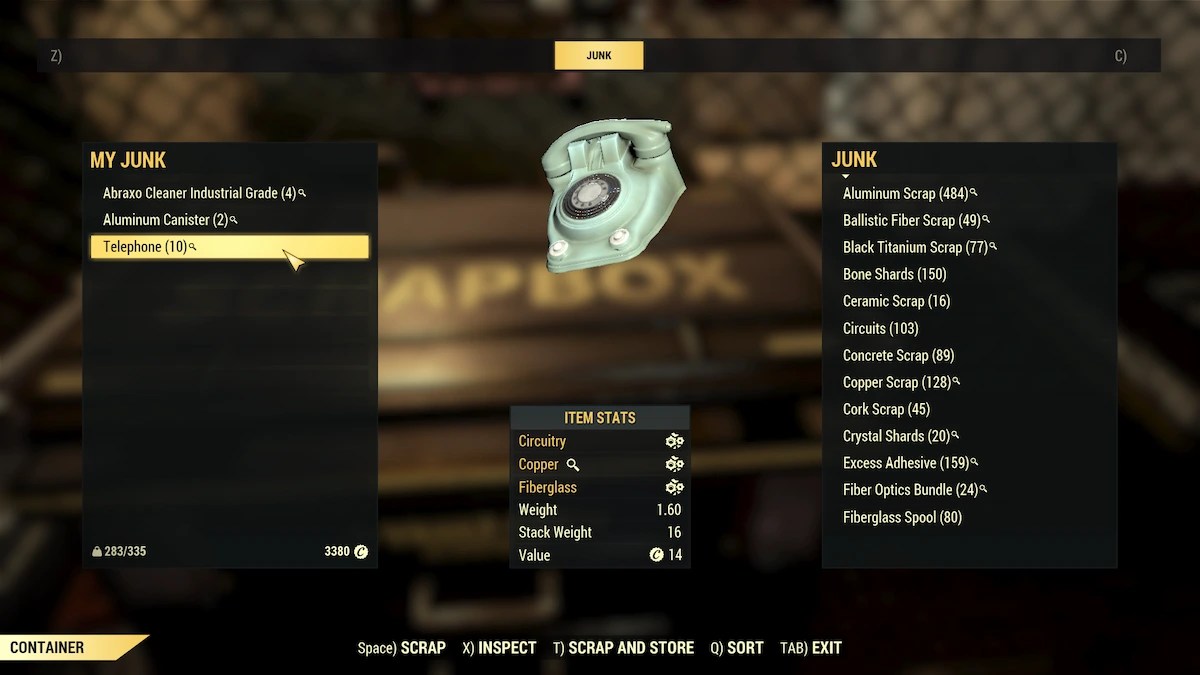1200x675 pixels.
Task: Exit the container menu
Action: point(812,648)
